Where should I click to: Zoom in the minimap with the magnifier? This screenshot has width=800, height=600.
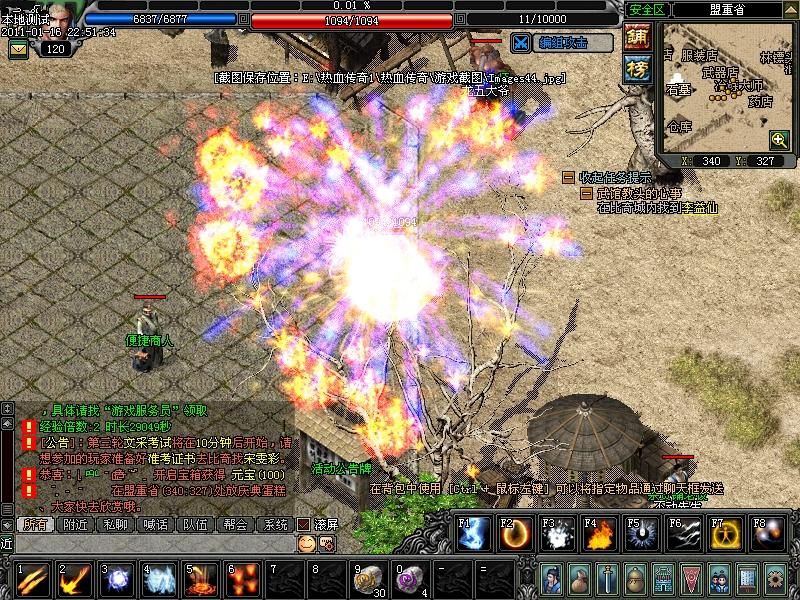tap(779, 140)
